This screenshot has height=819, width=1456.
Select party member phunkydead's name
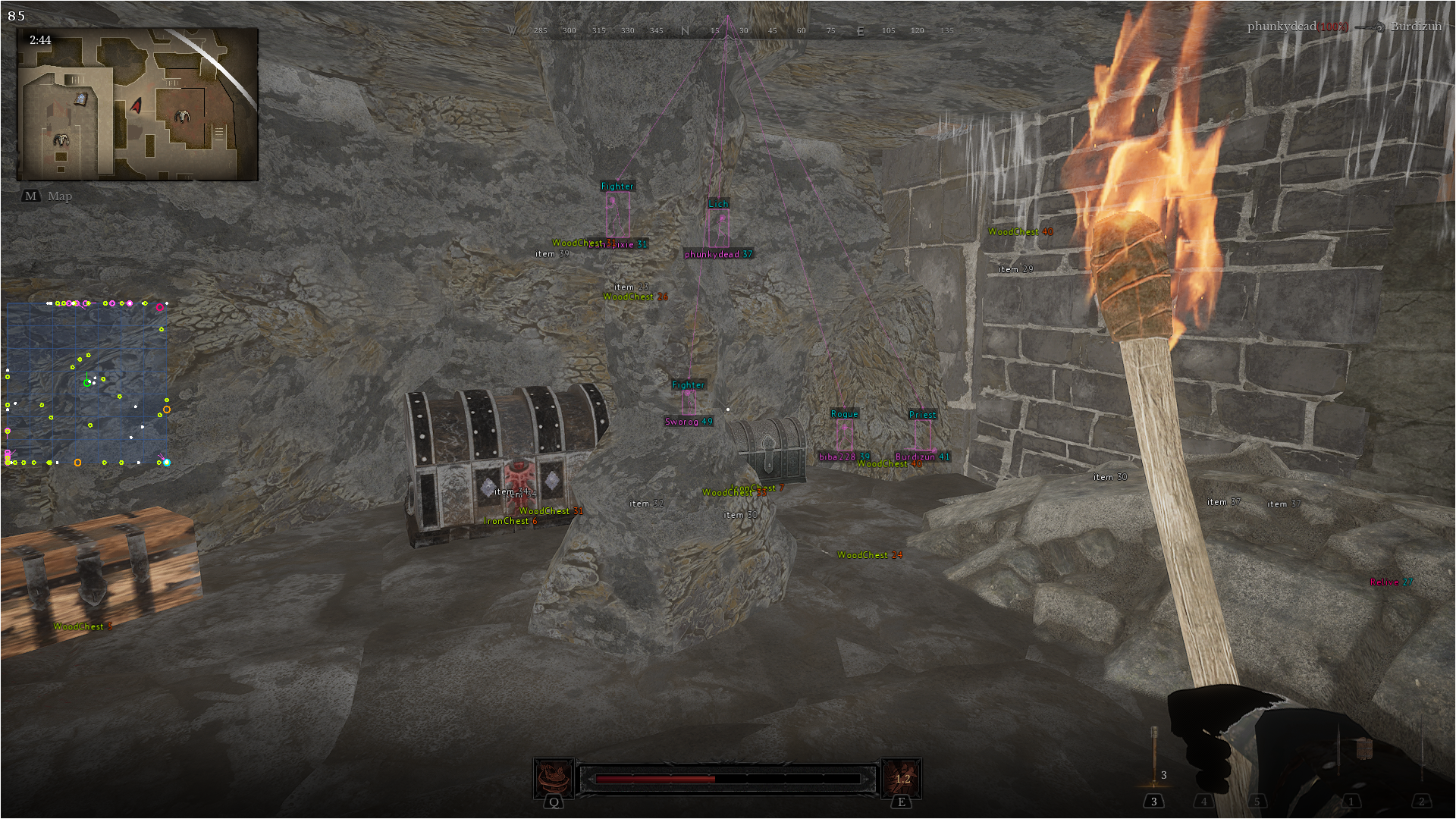click(1282, 27)
